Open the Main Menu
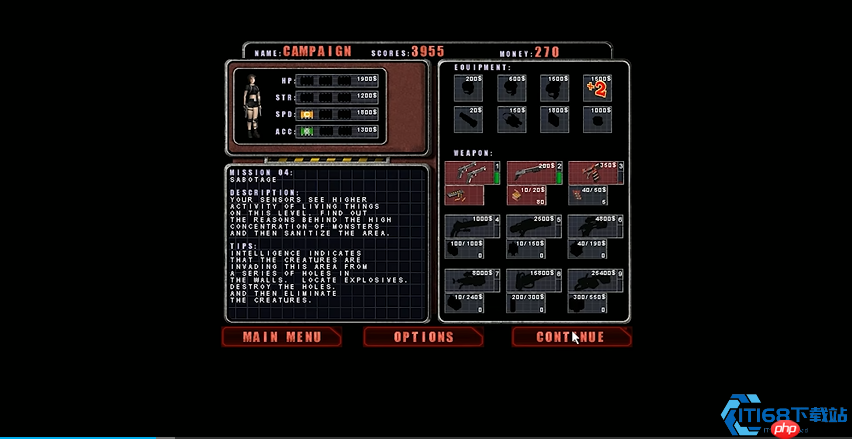 pos(281,337)
